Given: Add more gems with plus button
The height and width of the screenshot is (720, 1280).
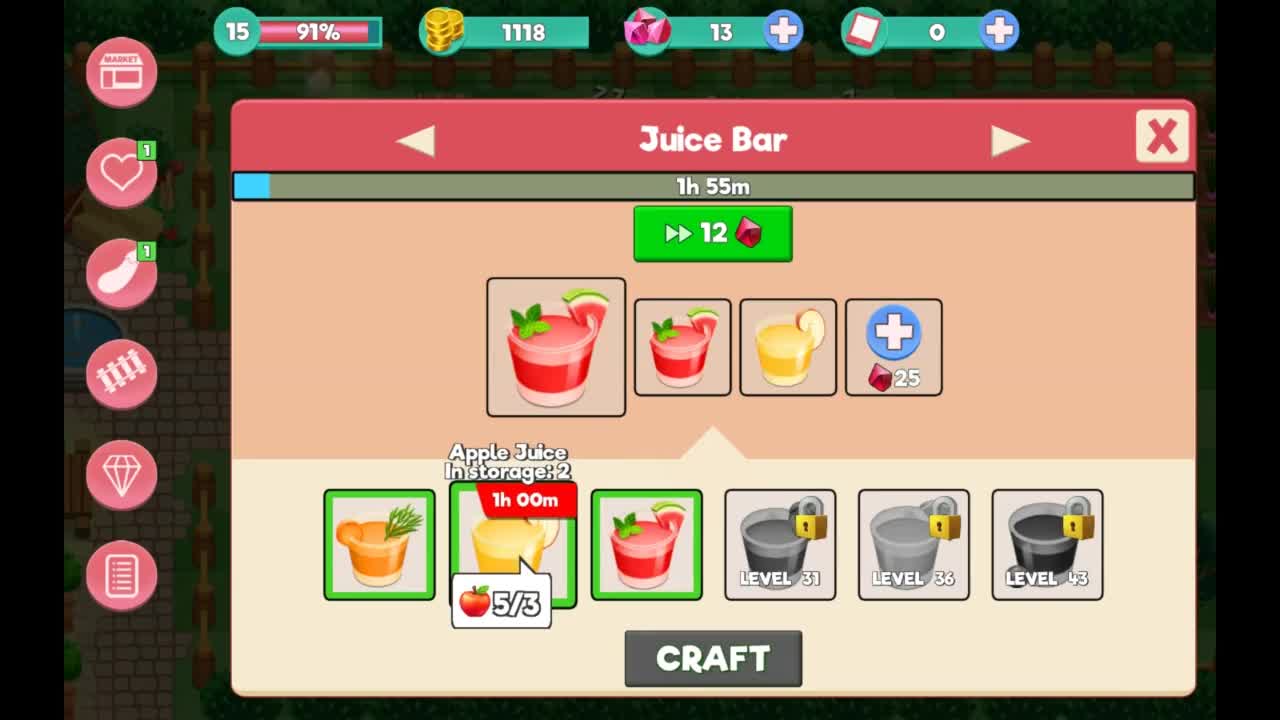Looking at the screenshot, I should pyautogui.click(x=783, y=32).
